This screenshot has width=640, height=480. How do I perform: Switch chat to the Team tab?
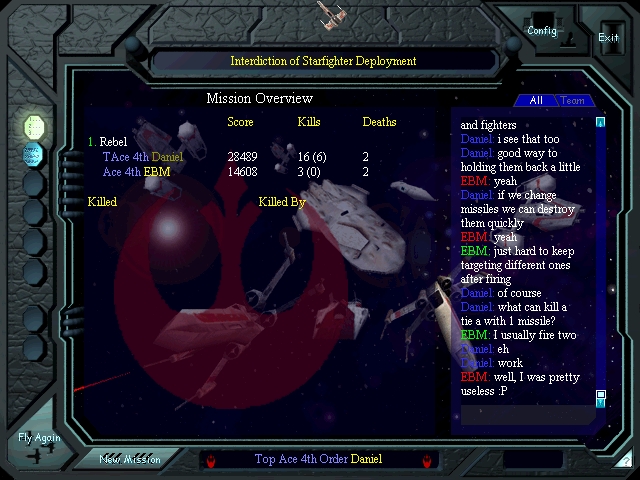pyautogui.click(x=573, y=101)
